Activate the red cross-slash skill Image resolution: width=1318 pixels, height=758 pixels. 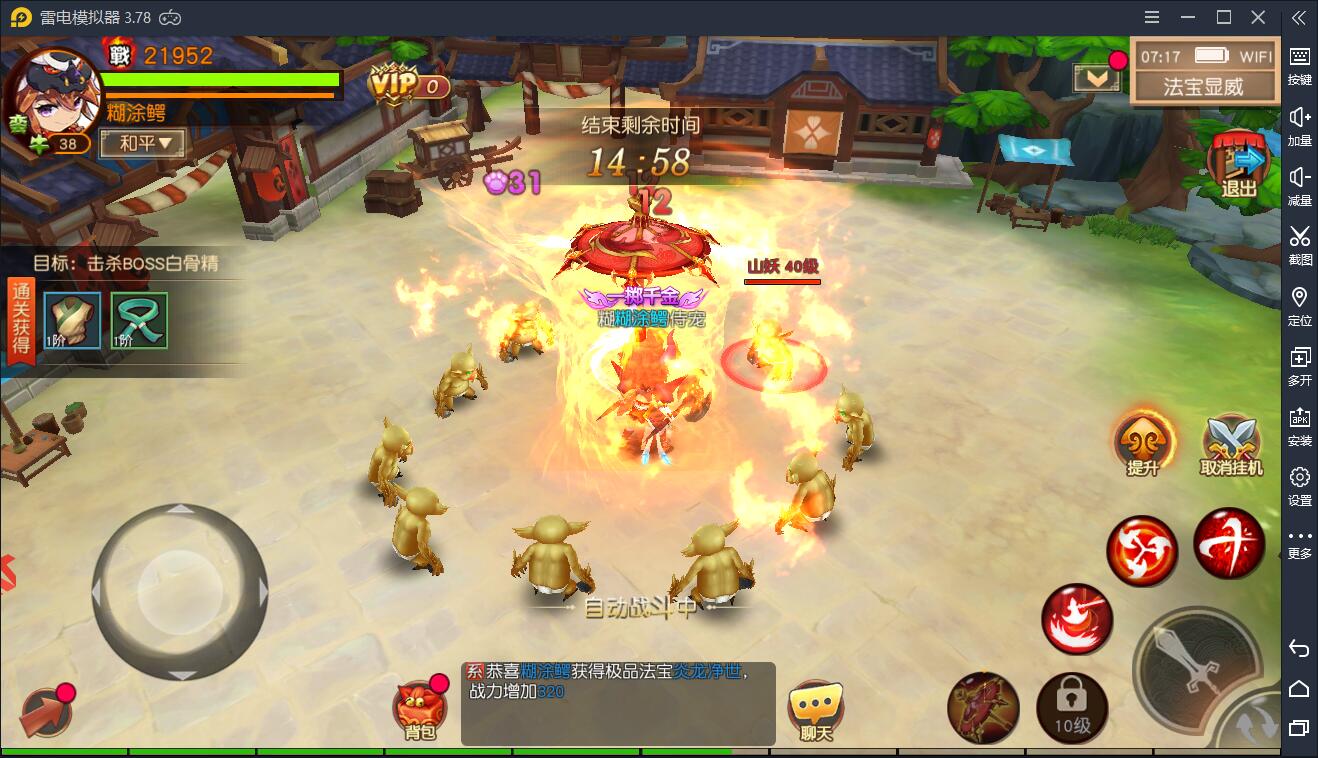1229,544
